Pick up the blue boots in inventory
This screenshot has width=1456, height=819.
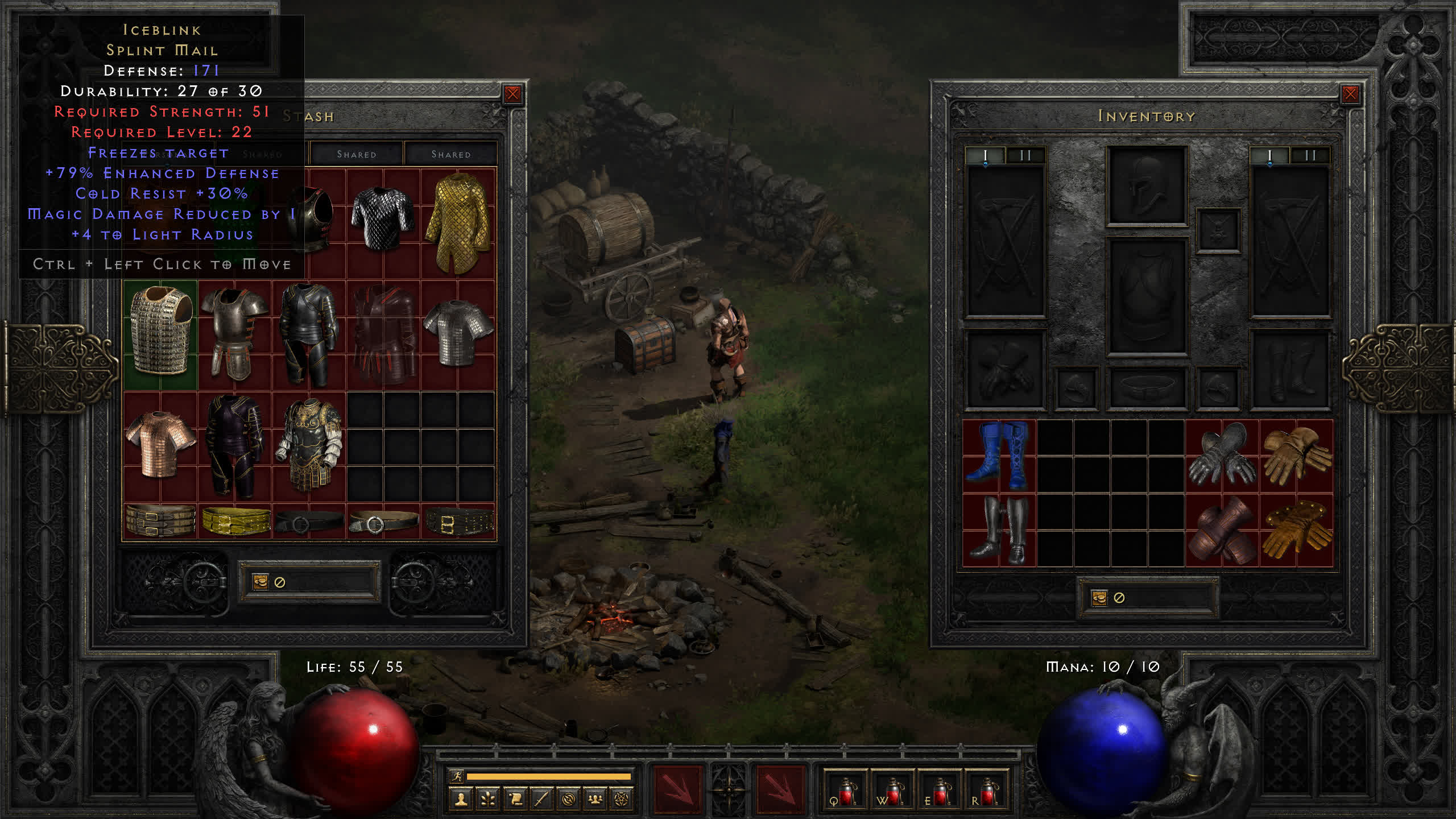tap(999, 456)
